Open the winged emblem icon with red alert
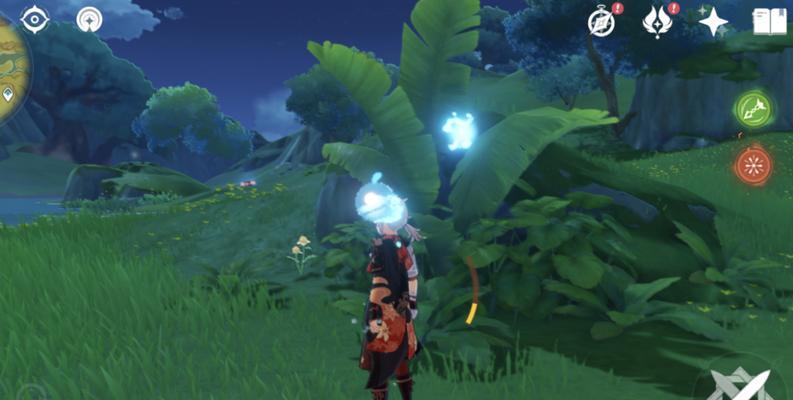 point(657,21)
